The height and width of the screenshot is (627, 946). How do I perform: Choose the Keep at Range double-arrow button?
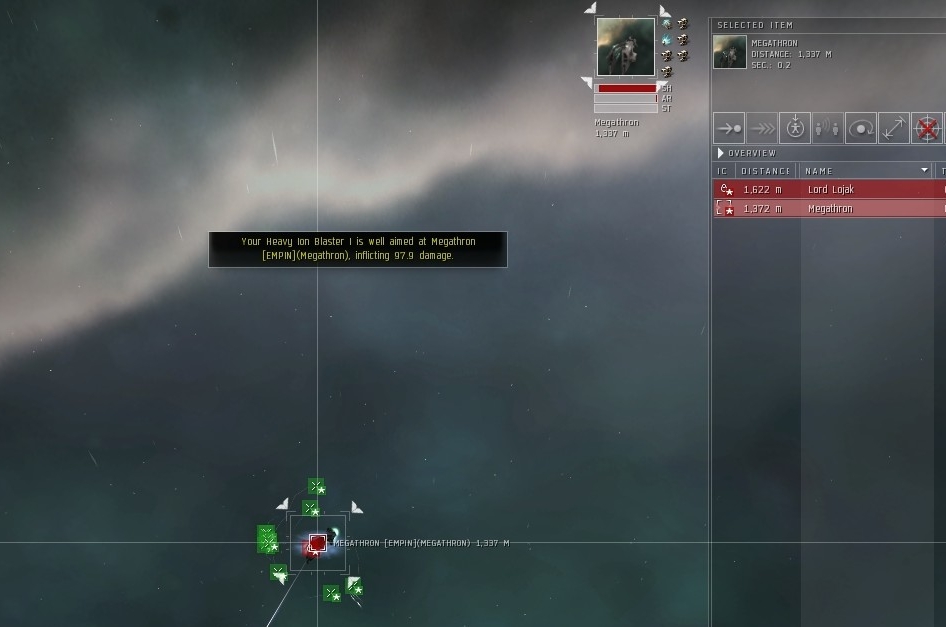tap(894, 128)
